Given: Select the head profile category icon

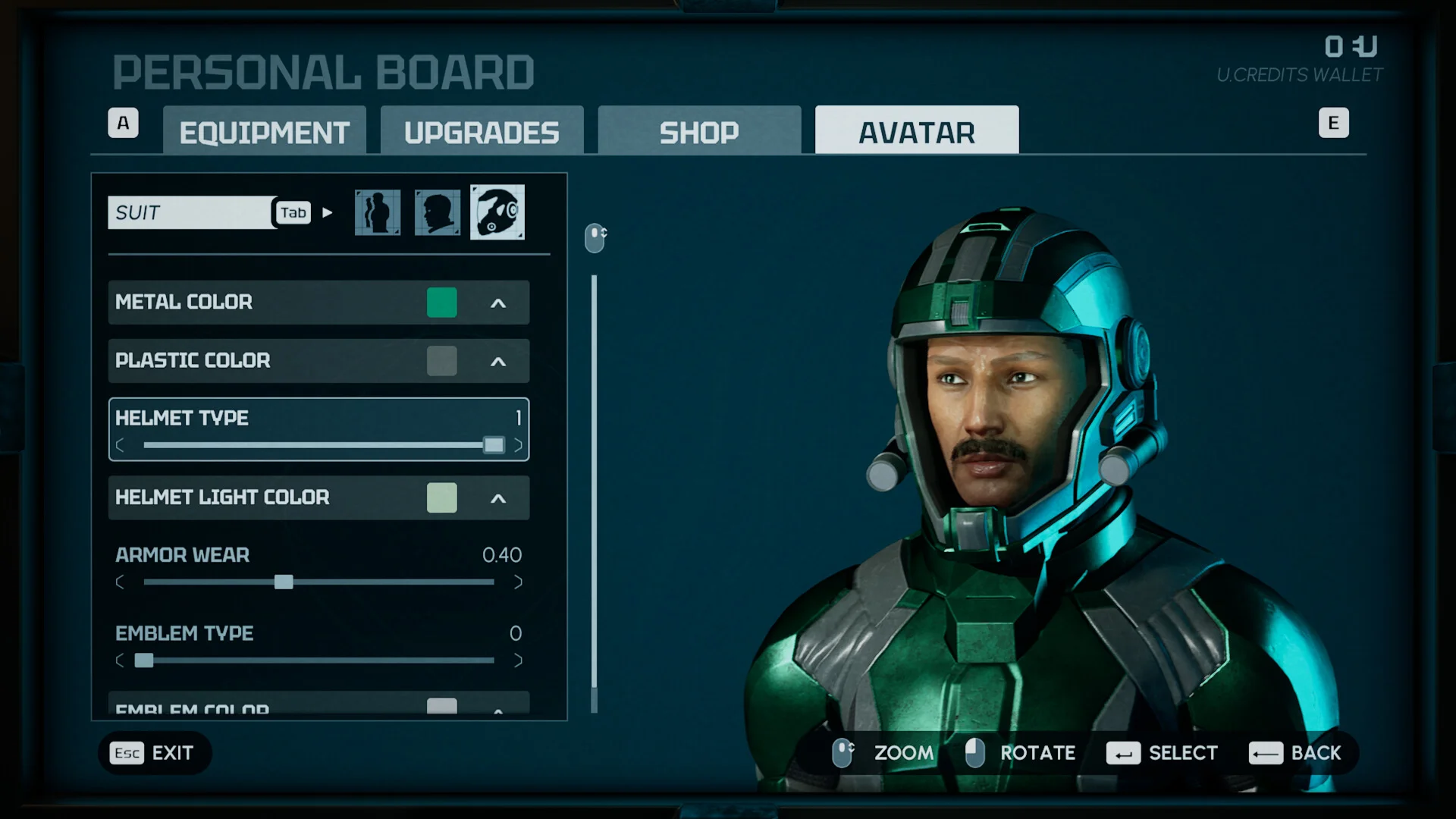Looking at the screenshot, I should pos(438,212).
